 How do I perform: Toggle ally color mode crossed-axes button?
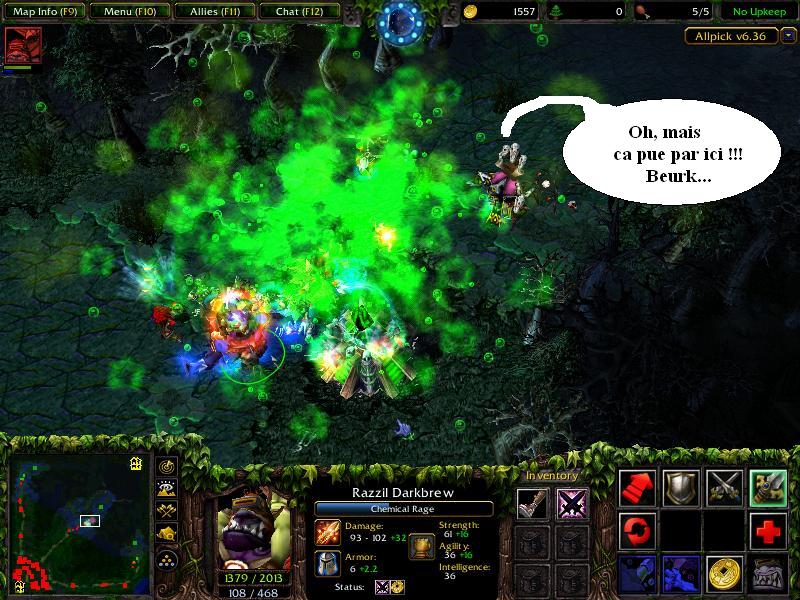coord(166,511)
